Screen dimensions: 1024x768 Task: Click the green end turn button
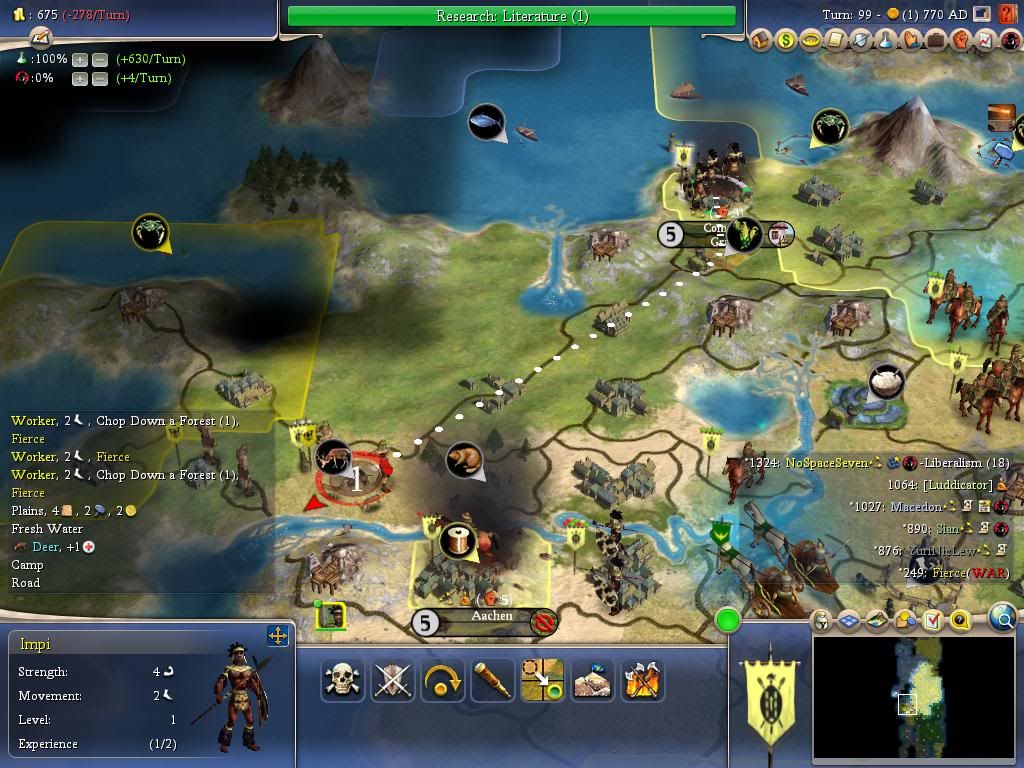point(728,621)
